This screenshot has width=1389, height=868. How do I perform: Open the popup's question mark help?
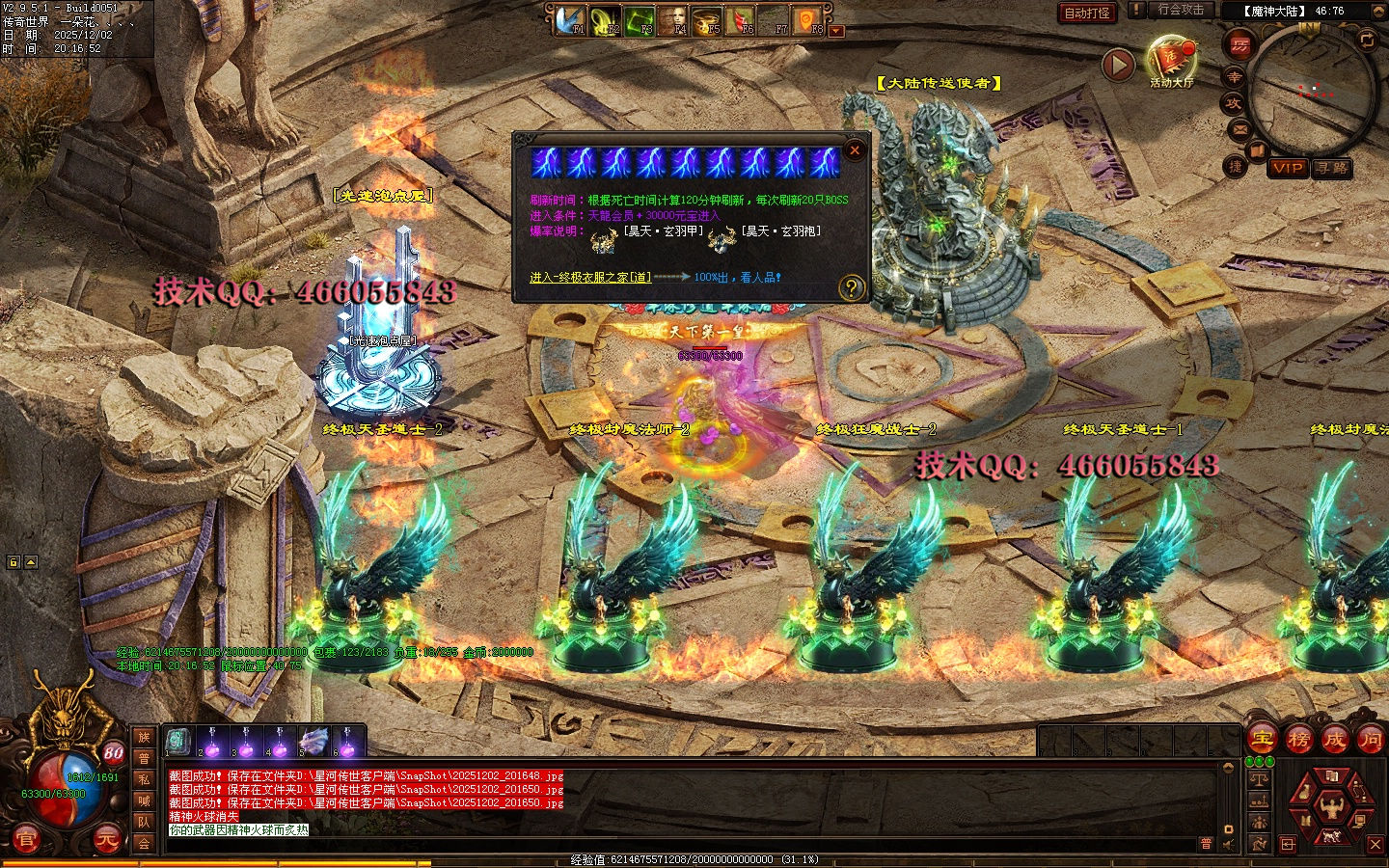[851, 287]
